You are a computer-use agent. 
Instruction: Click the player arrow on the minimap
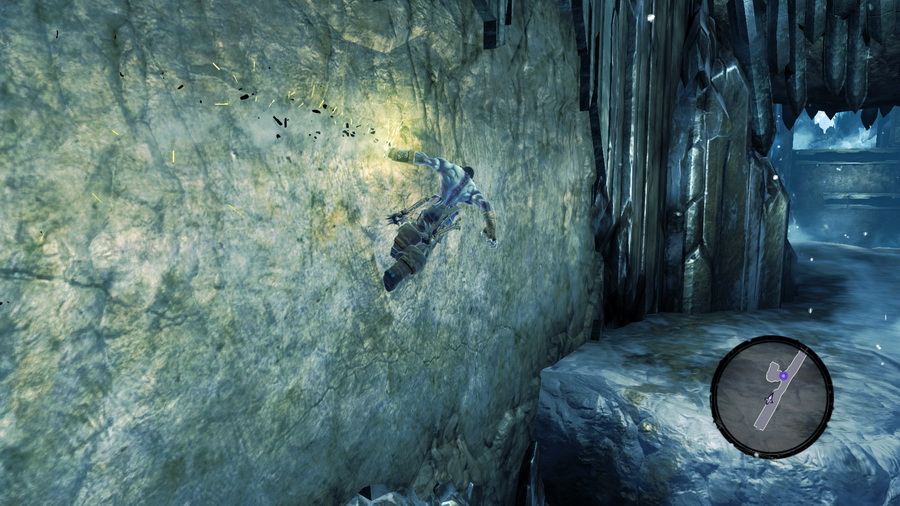pyautogui.click(x=769, y=398)
